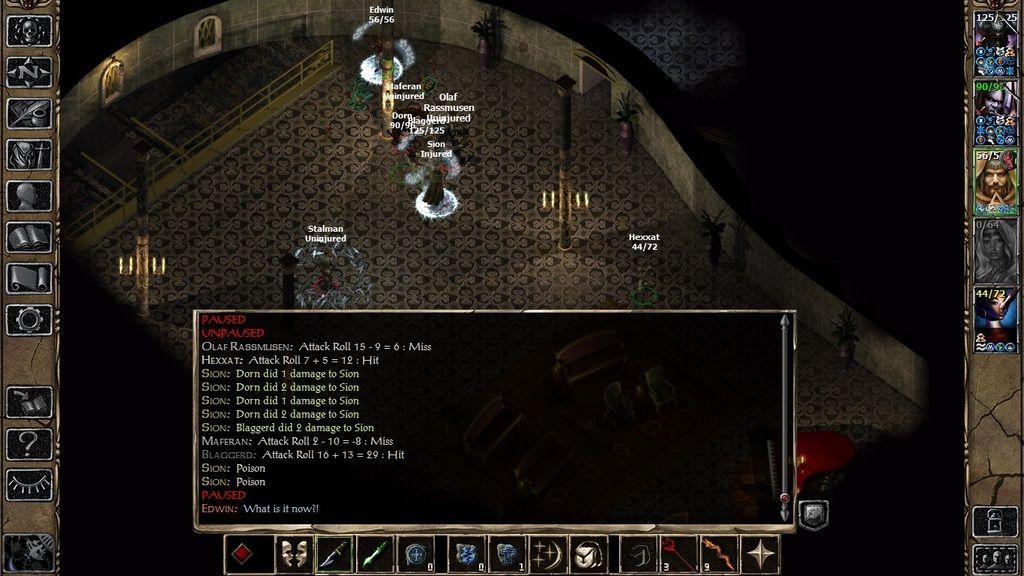Open the priest scroll button
The height and width of the screenshot is (576, 1024).
pyautogui.click(x=29, y=278)
